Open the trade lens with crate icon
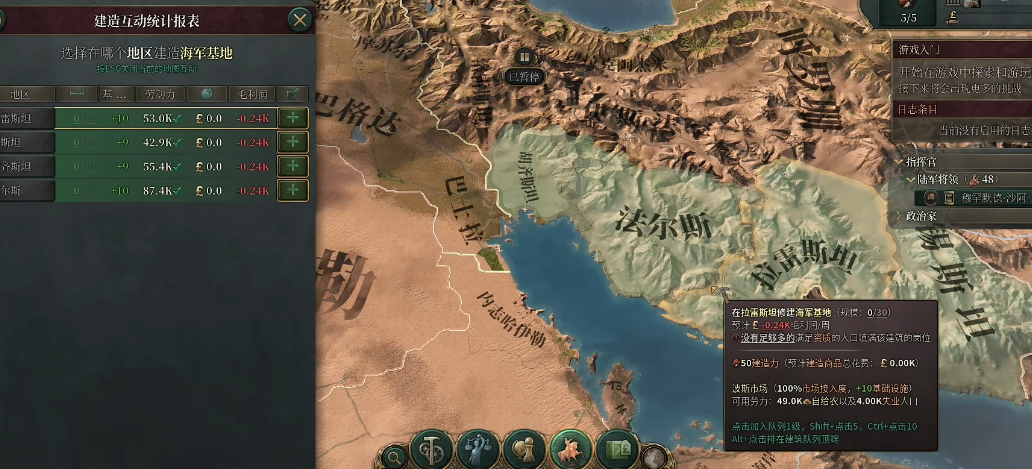 pyautogui.click(x=617, y=449)
